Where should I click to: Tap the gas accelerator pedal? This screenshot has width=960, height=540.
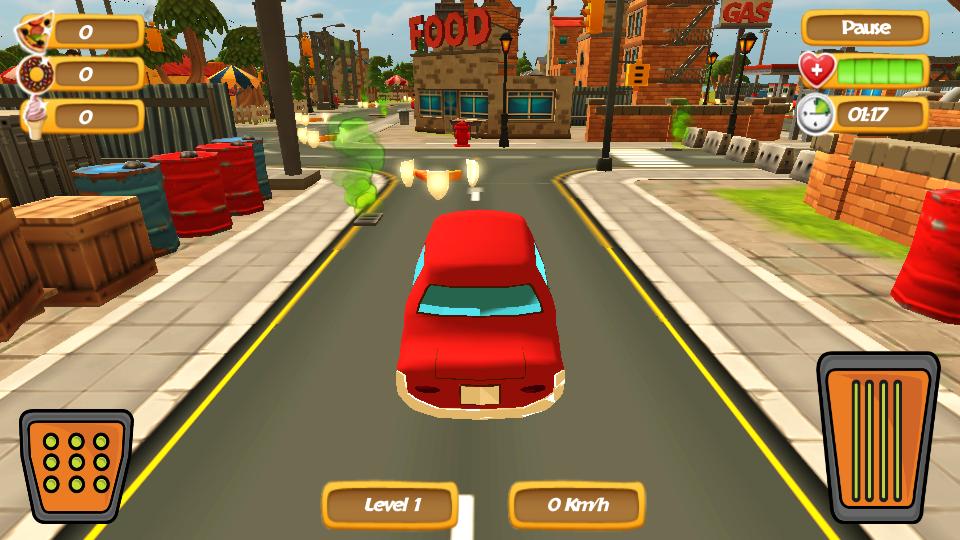(x=878, y=437)
